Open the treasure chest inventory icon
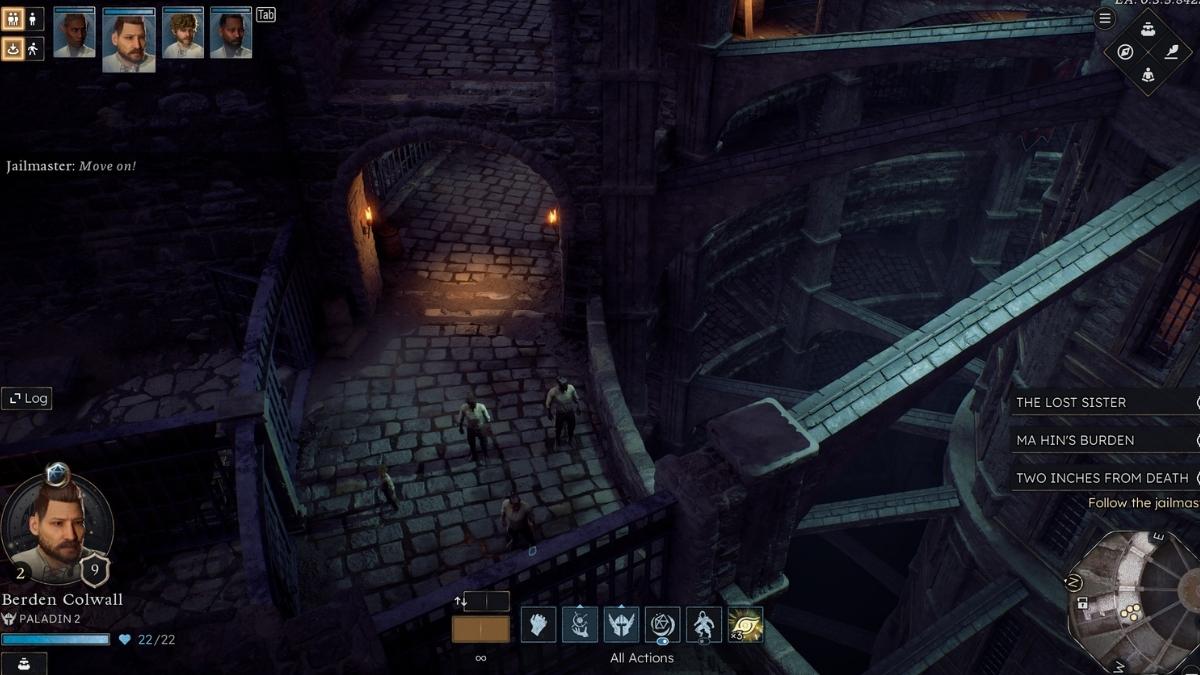Viewport: 1200px width, 675px height. [1148, 29]
